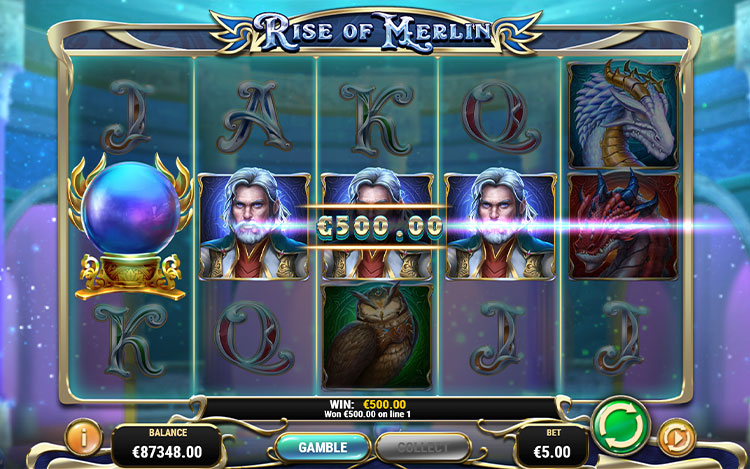750x469 pixels.
Task: Spin the reels with the green button
Action: click(620, 427)
